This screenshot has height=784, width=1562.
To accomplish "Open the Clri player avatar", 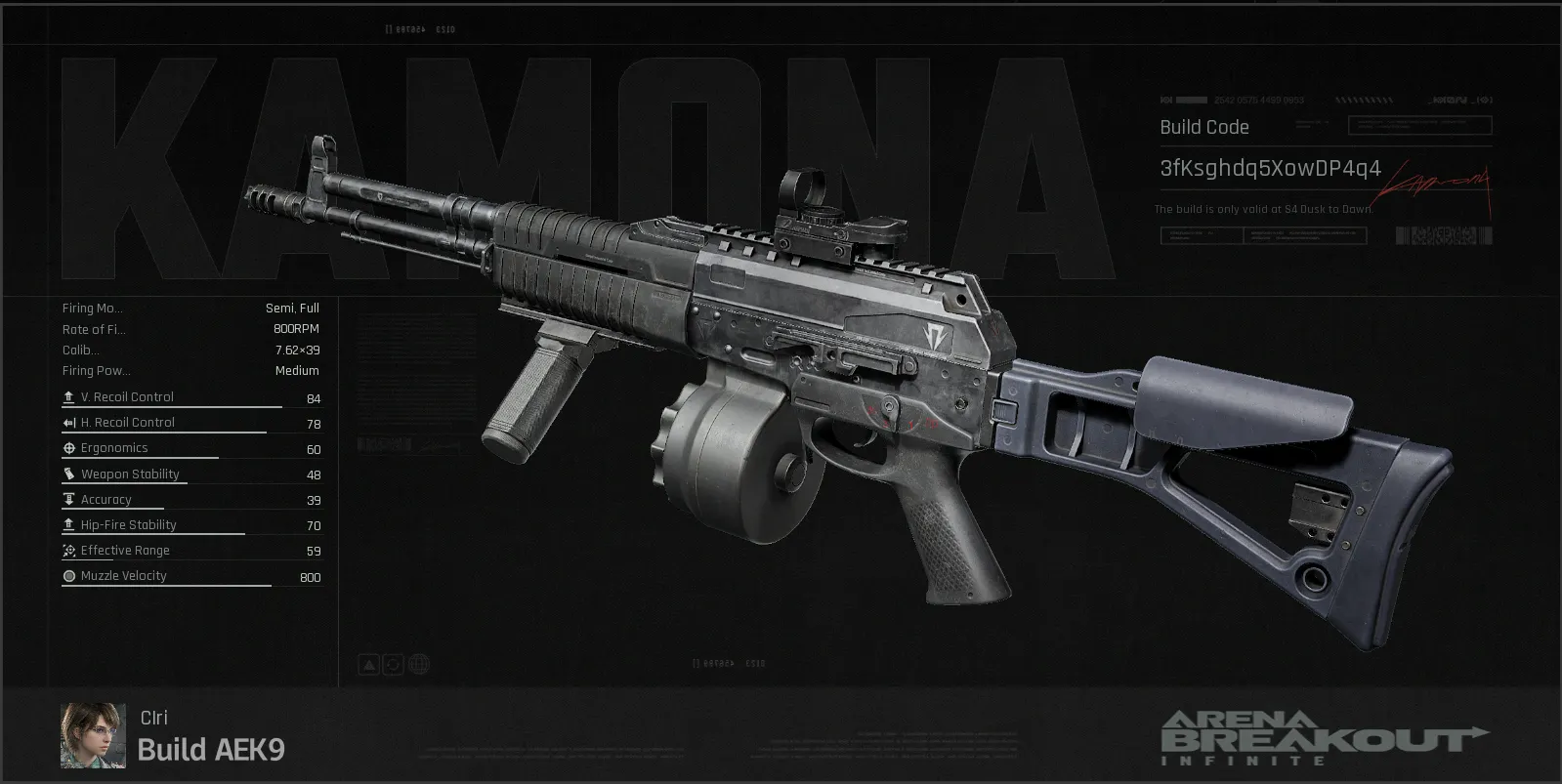I will (93, 735).
